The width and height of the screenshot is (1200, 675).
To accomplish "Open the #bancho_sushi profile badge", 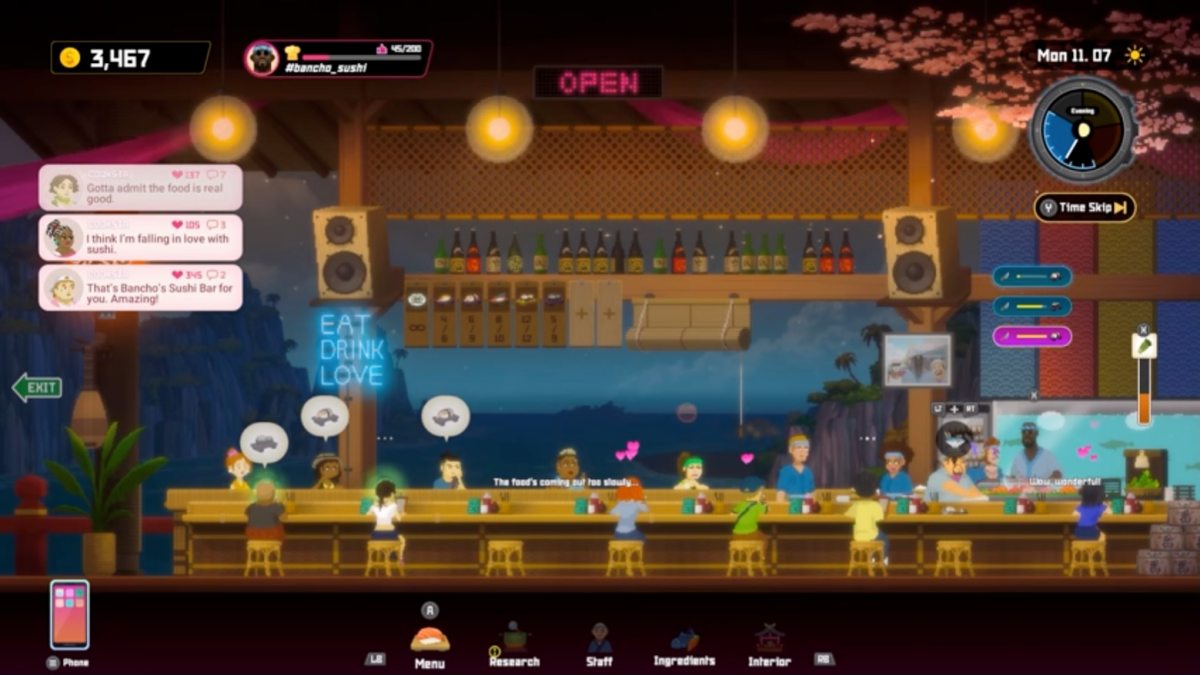I will click(338, 59).
